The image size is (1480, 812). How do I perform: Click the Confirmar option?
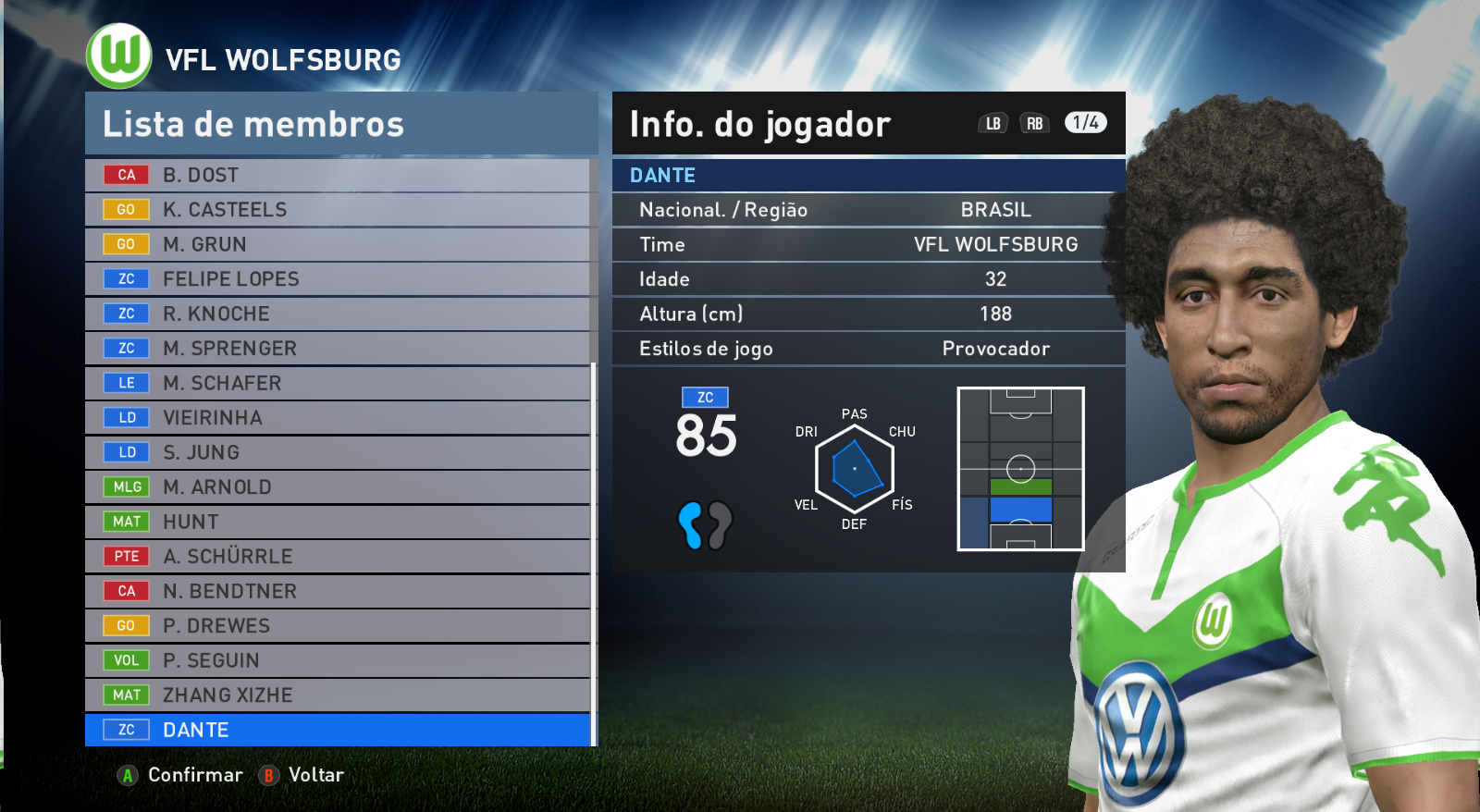tap(181, 775)
